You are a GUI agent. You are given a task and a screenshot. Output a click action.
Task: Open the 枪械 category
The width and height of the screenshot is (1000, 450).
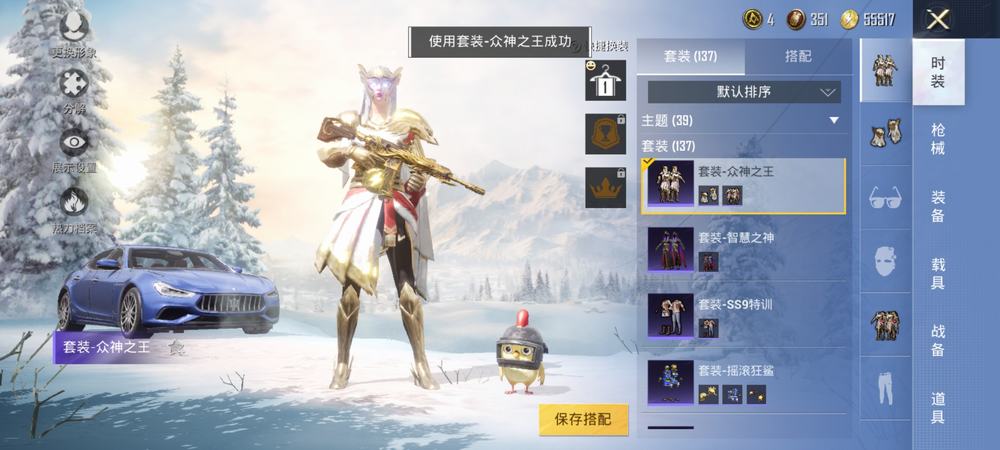click(938, 138)
